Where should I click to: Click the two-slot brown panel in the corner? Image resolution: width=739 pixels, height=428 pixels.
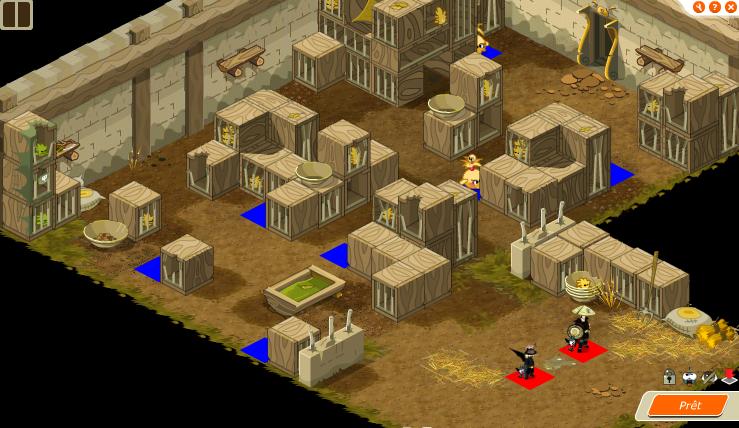click(x=16, y=14)
